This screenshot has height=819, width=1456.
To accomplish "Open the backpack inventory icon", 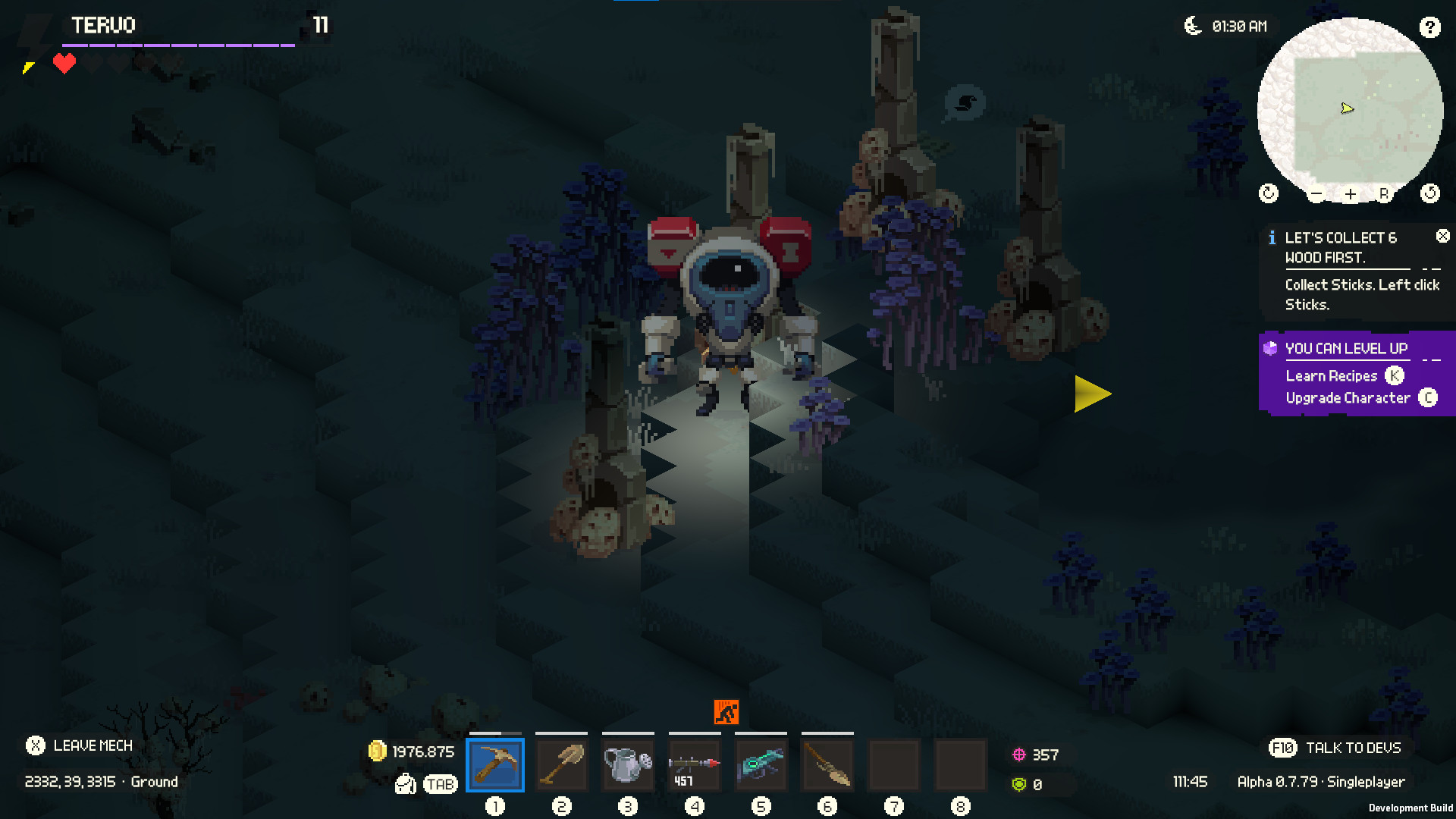I will click(406, 783).
